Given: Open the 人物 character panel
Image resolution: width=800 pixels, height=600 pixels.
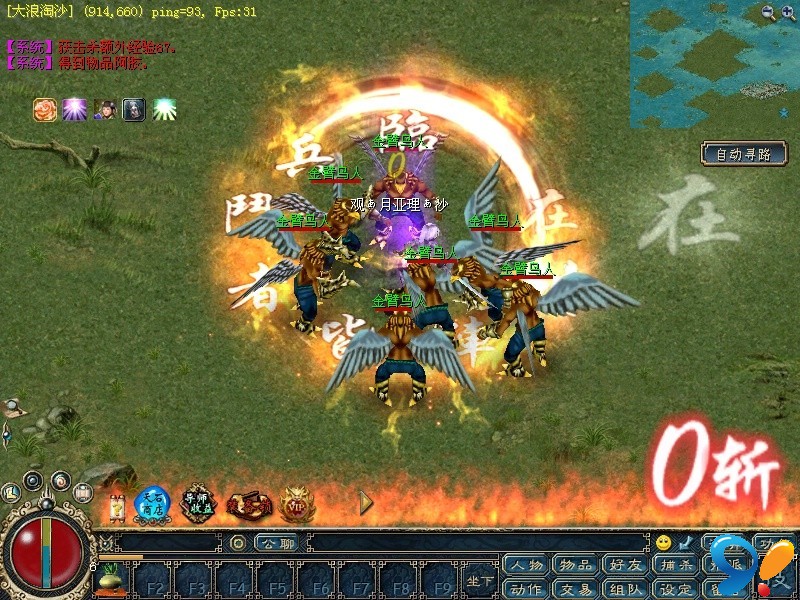Looking at the screenshot, I should 526,566.
